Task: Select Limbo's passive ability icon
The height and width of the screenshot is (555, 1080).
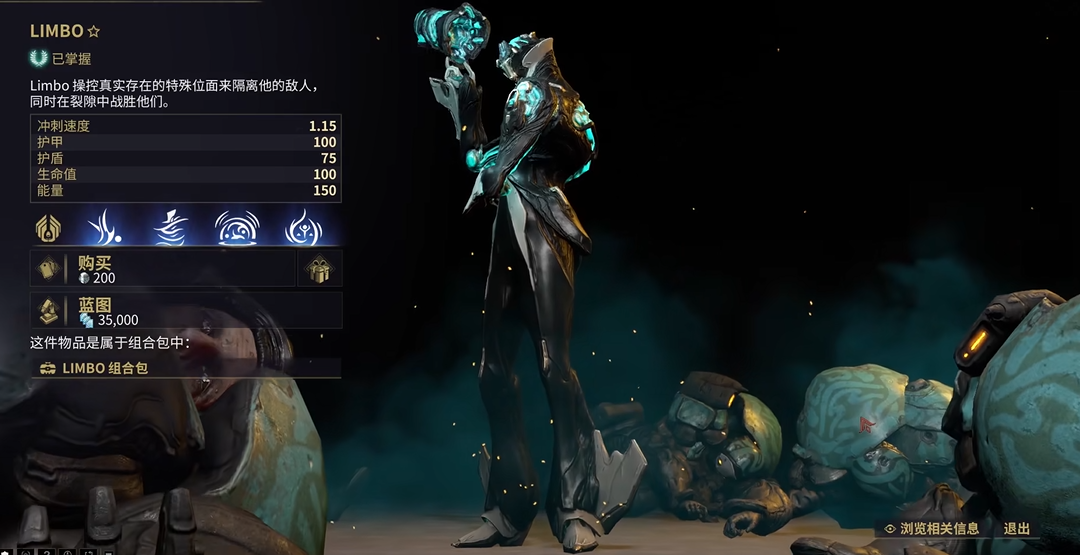Action: click(x=49, y=227)
